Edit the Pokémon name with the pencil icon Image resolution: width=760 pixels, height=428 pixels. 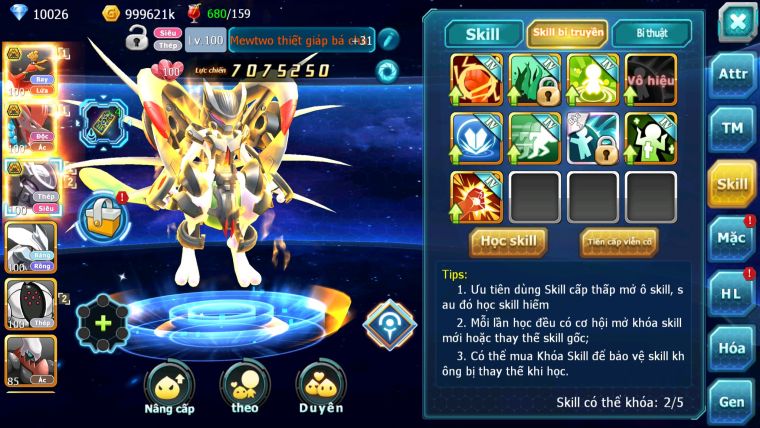point(388,40)
